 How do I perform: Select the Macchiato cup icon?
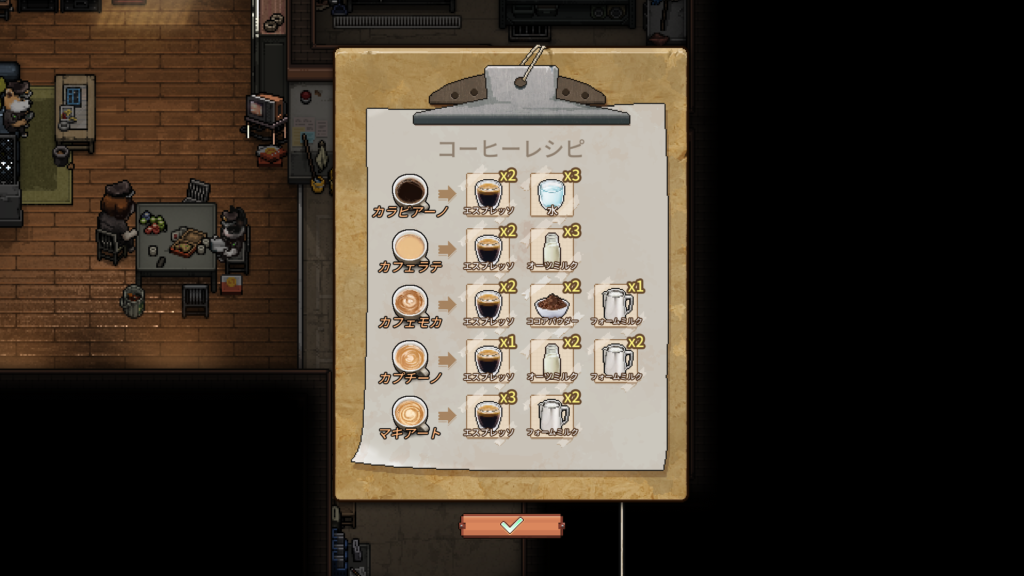pos(409,412)
